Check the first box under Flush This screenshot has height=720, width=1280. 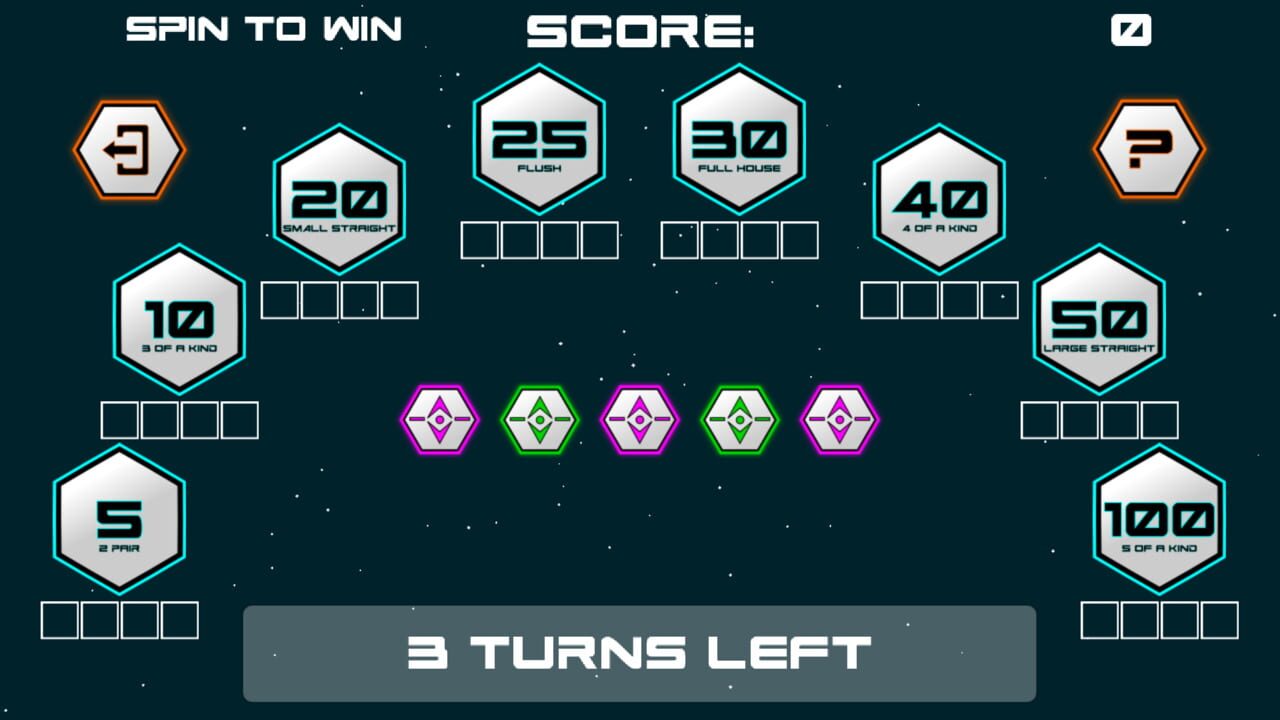coord(479,240)
